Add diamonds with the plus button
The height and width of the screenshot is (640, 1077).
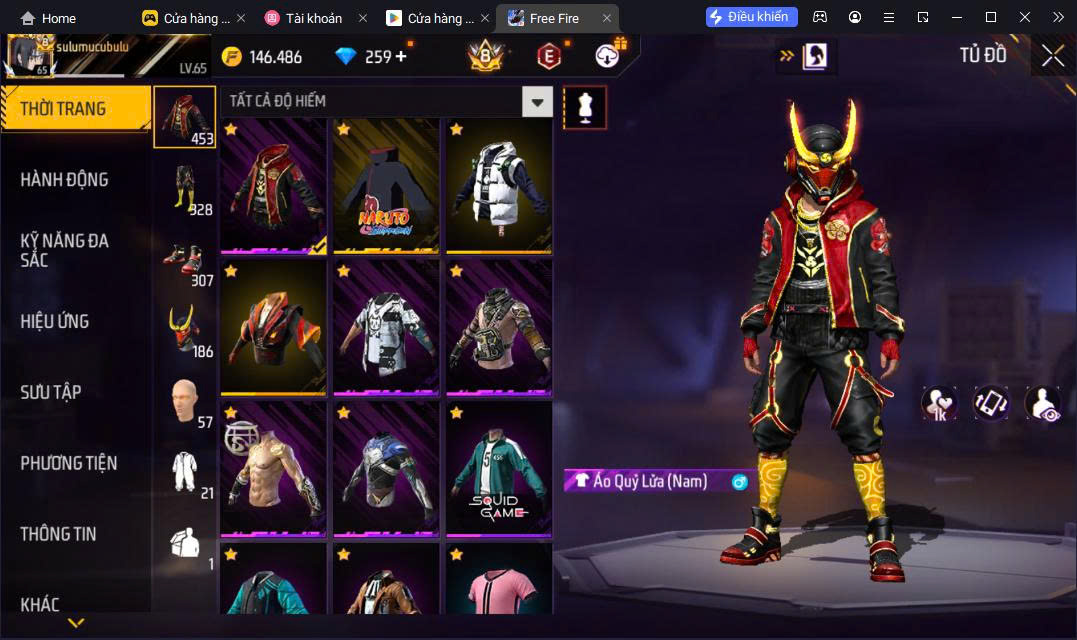[x=401, y=56]
